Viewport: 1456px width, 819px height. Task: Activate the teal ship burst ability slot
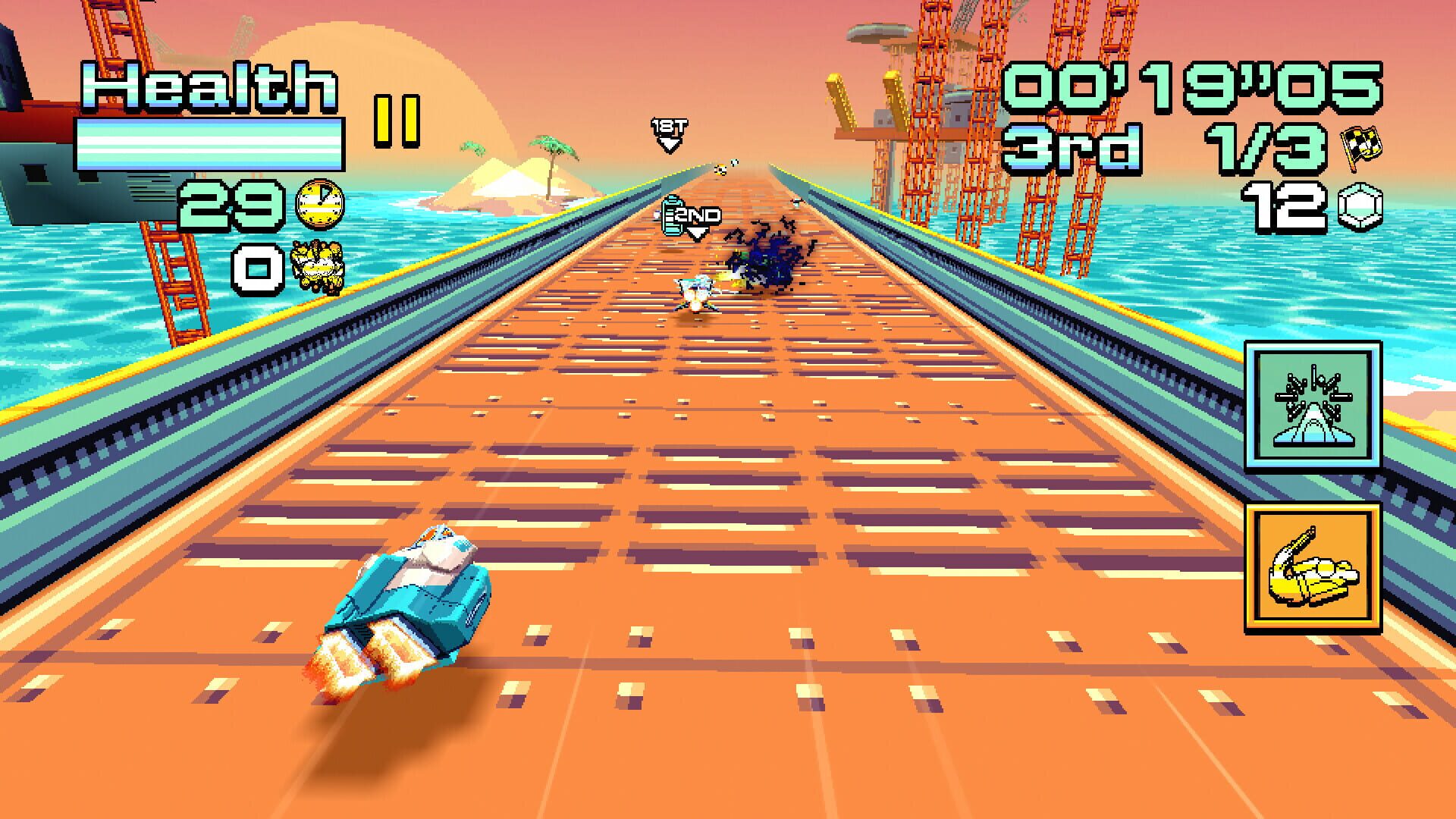tap(1312, 406)
